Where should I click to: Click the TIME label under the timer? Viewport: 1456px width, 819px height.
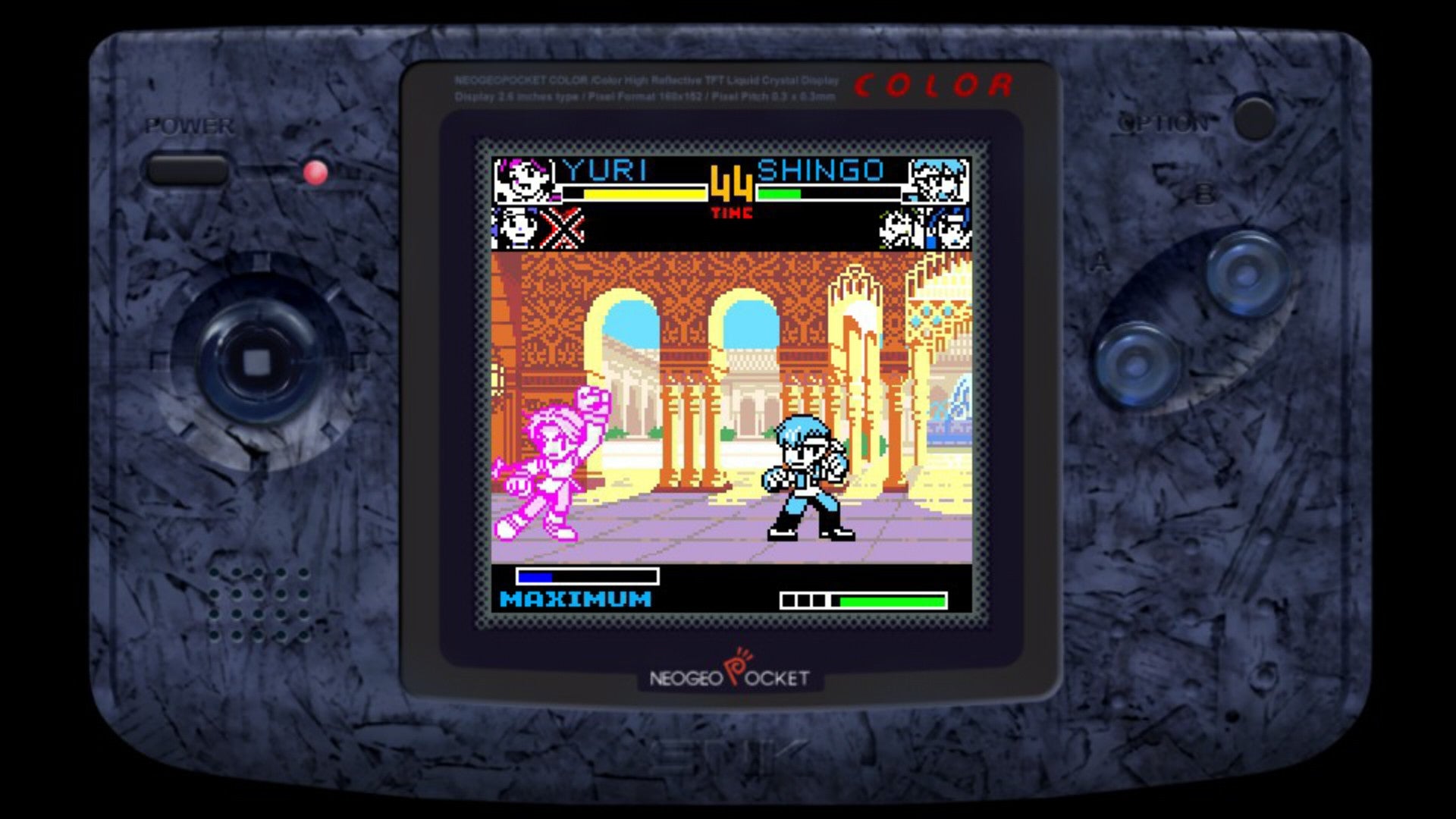730,211
